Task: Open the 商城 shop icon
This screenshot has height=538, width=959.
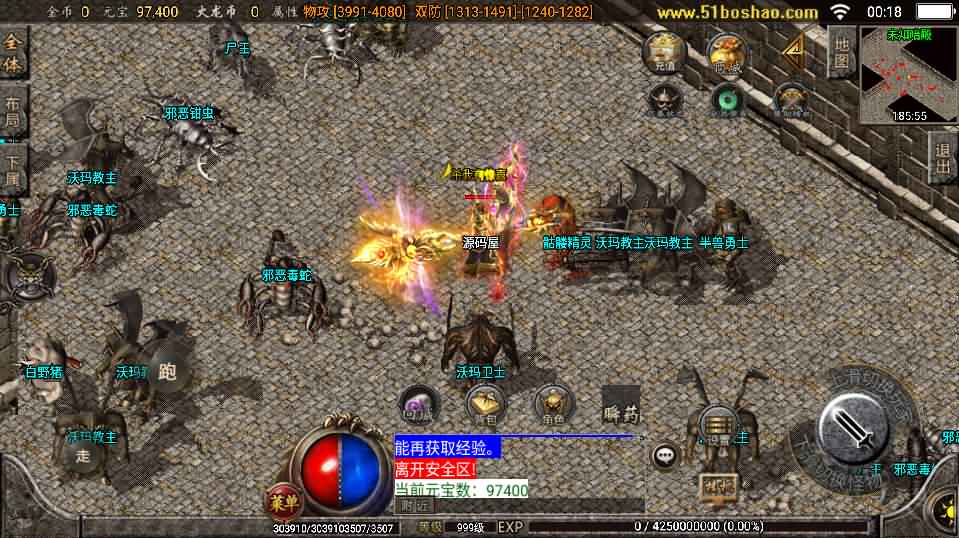Action: tap(727, 53)
